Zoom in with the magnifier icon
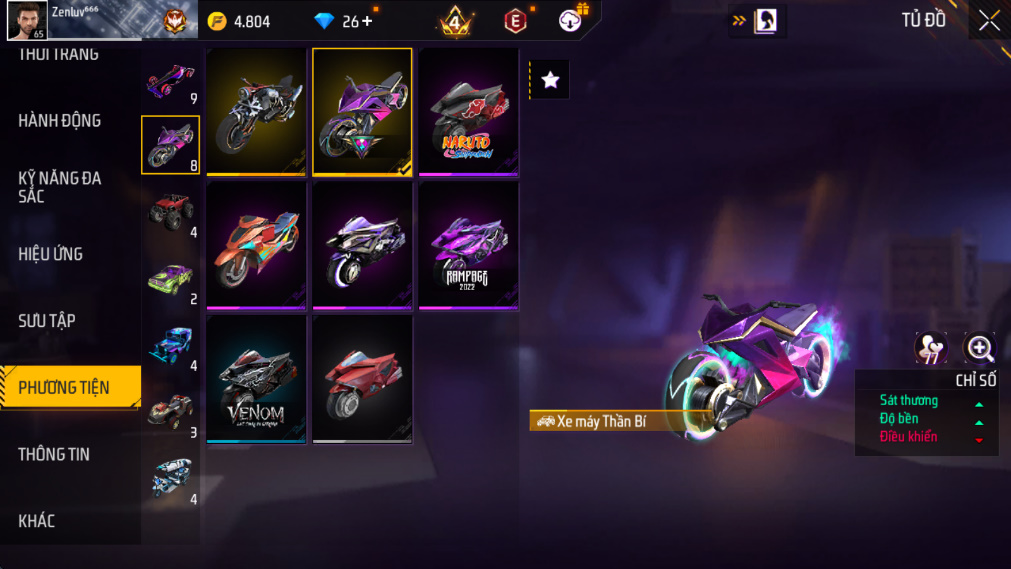 980,348
